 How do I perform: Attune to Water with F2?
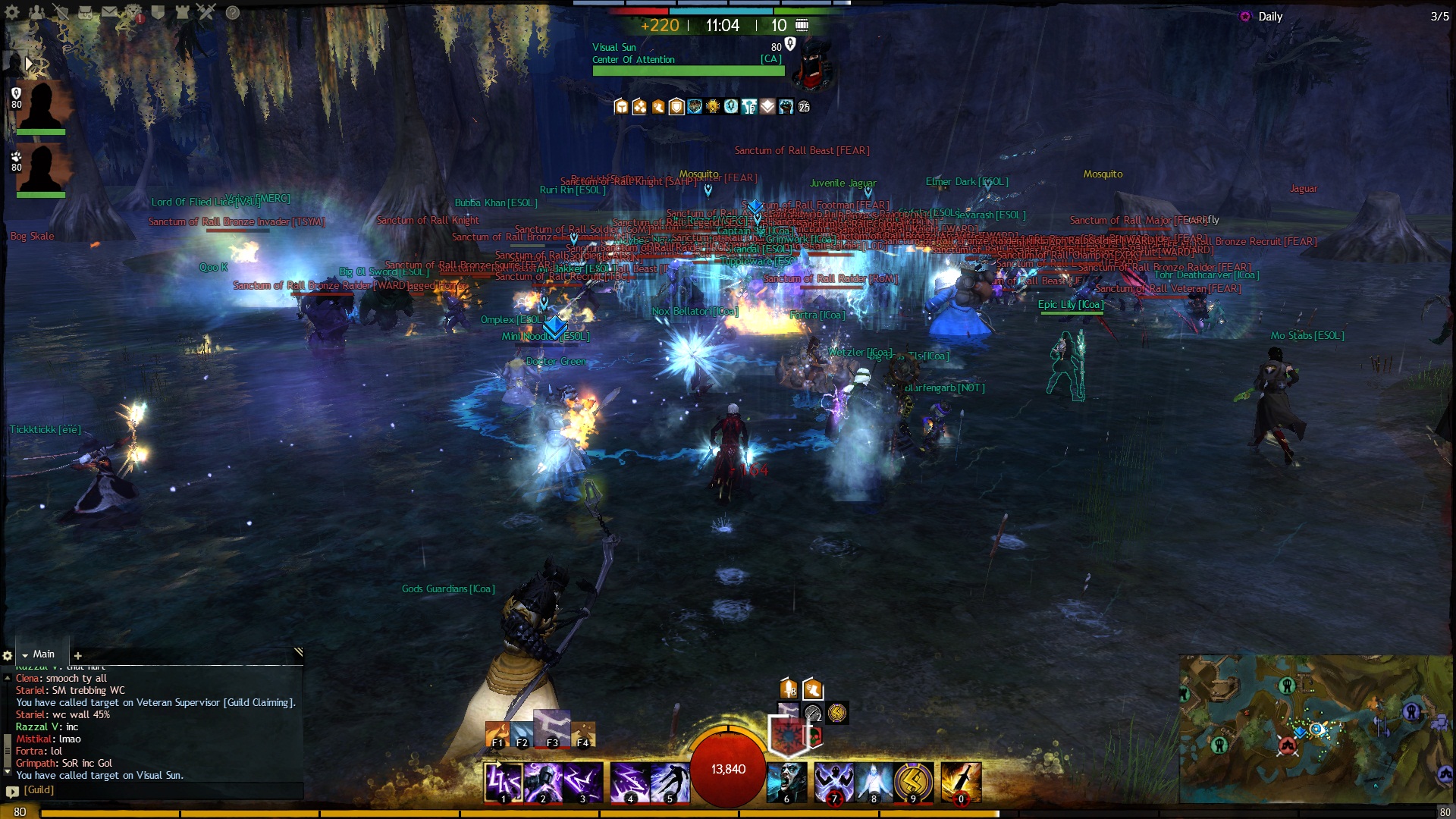click(x=522, y=735)
